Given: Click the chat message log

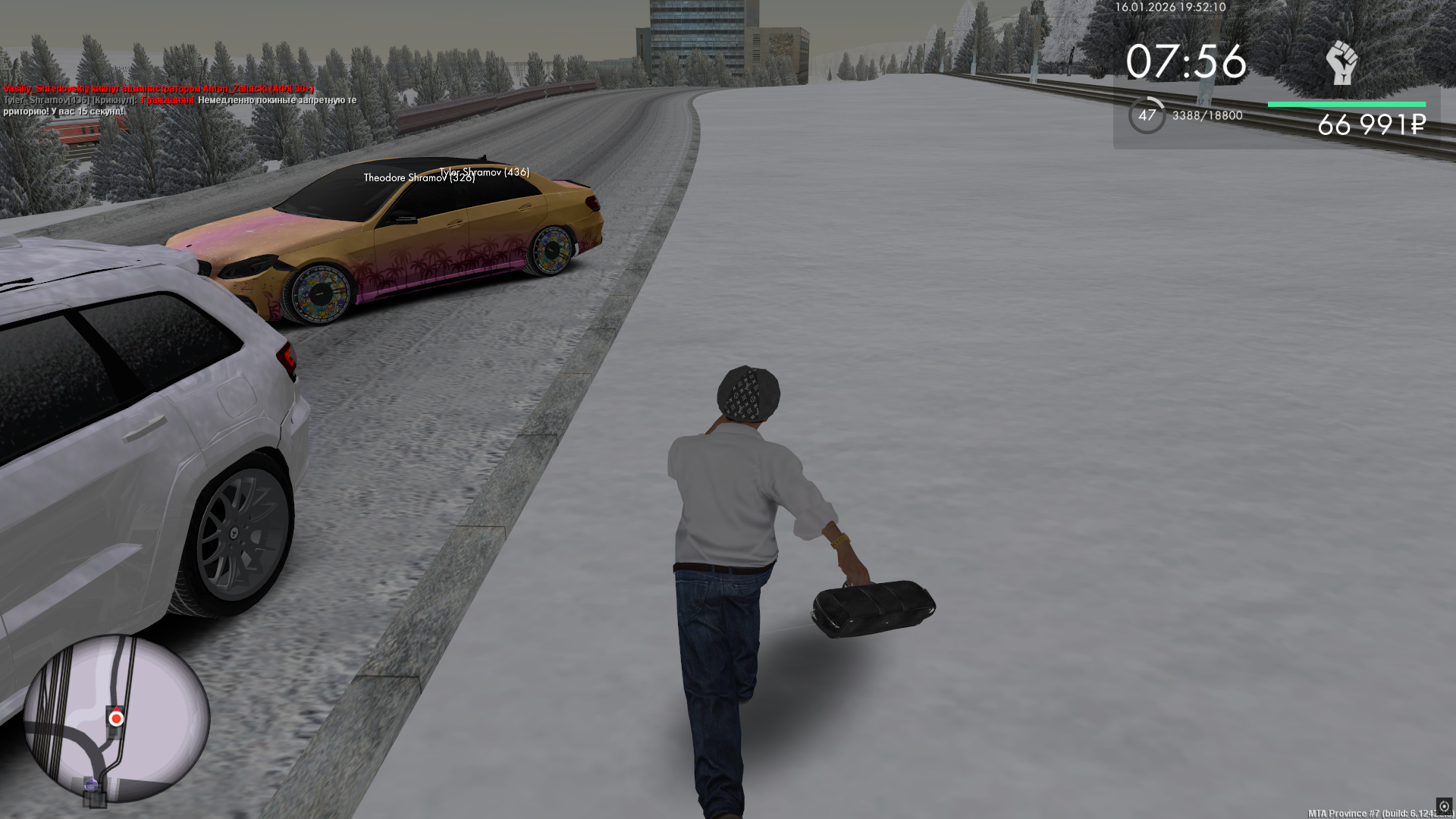Looking at the screenshot, I should (x=180, y=100).
